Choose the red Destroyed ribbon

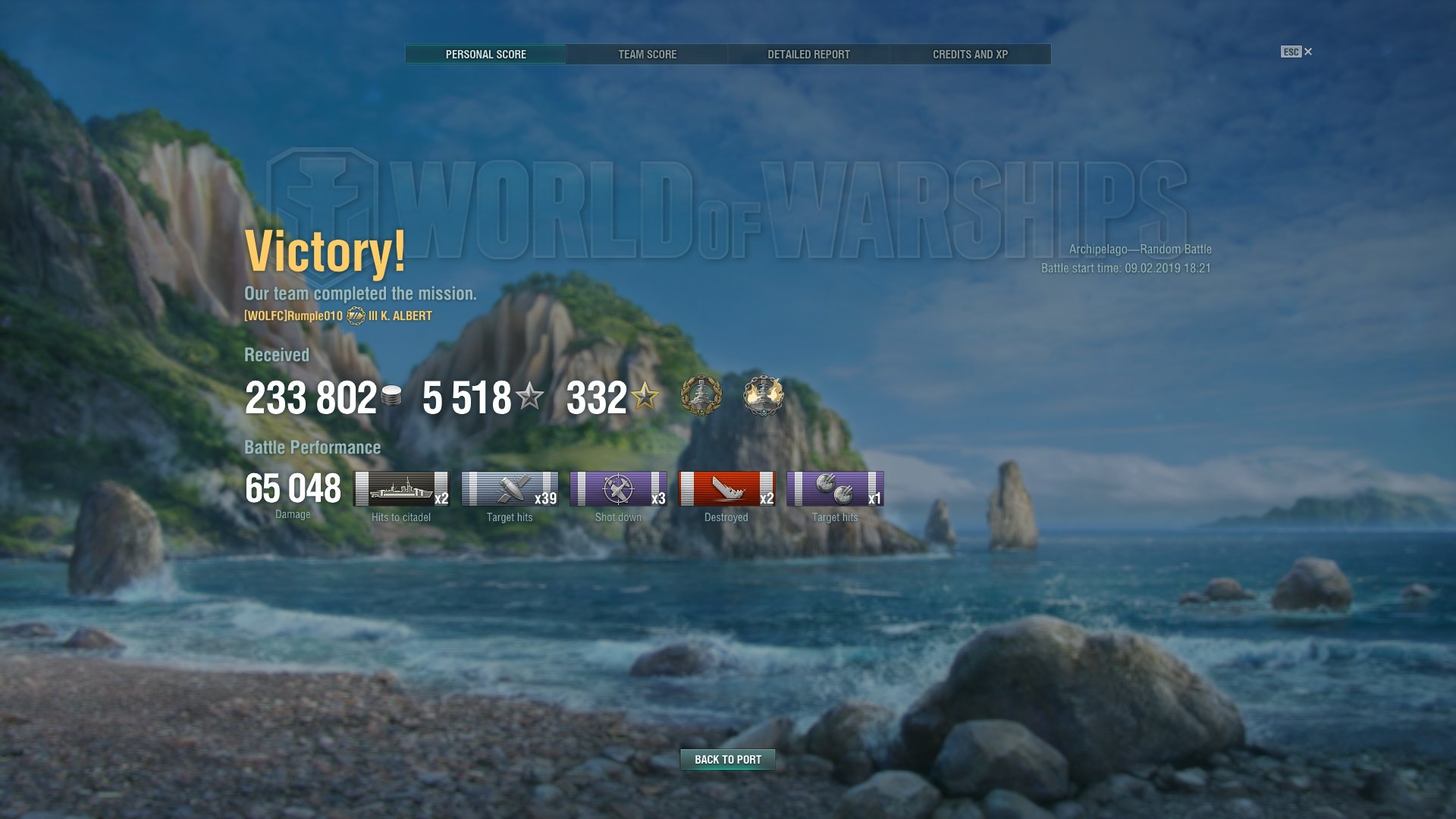pos(726,489)
